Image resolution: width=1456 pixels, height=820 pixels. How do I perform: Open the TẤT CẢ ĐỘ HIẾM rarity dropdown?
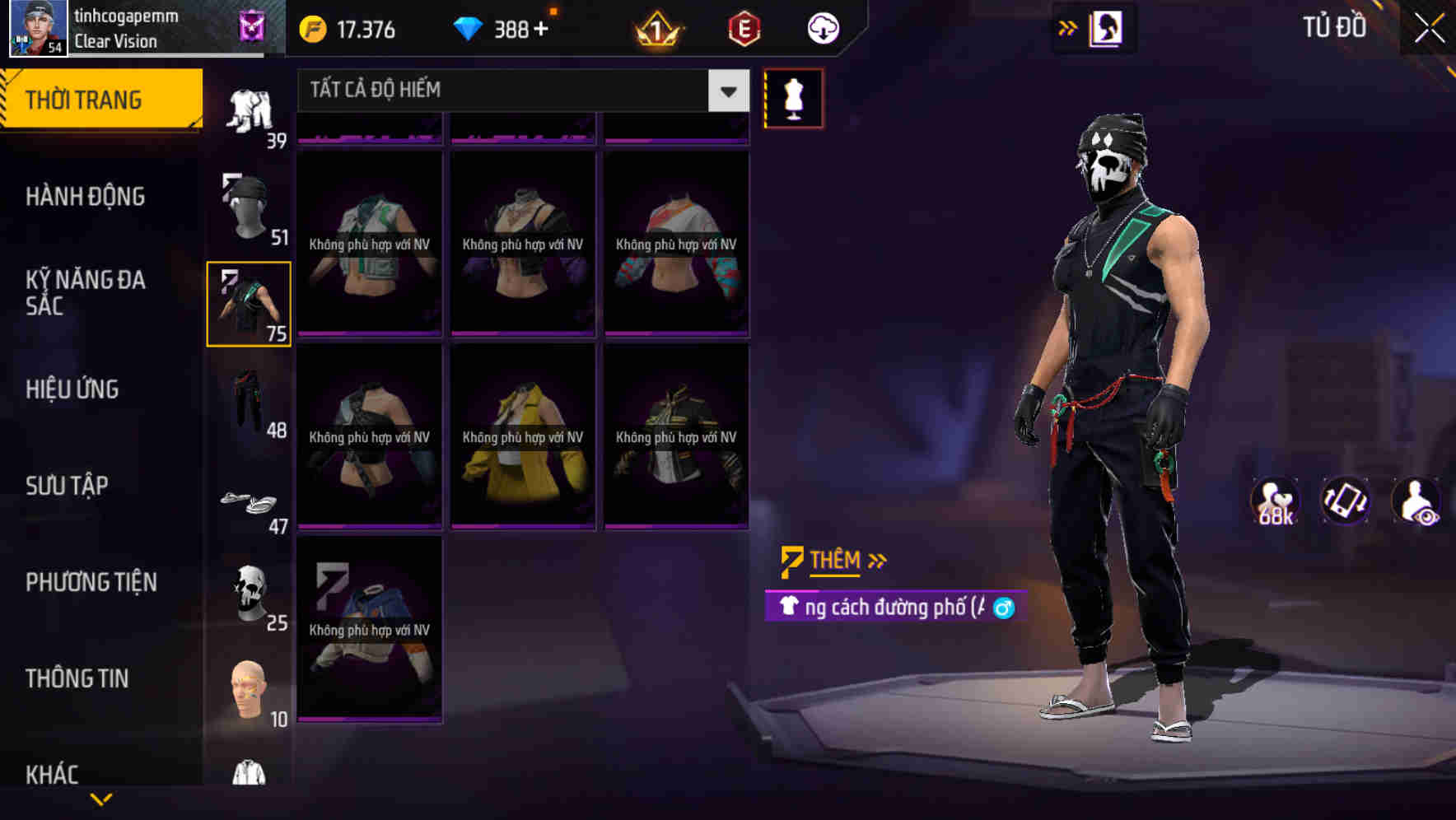519,91
